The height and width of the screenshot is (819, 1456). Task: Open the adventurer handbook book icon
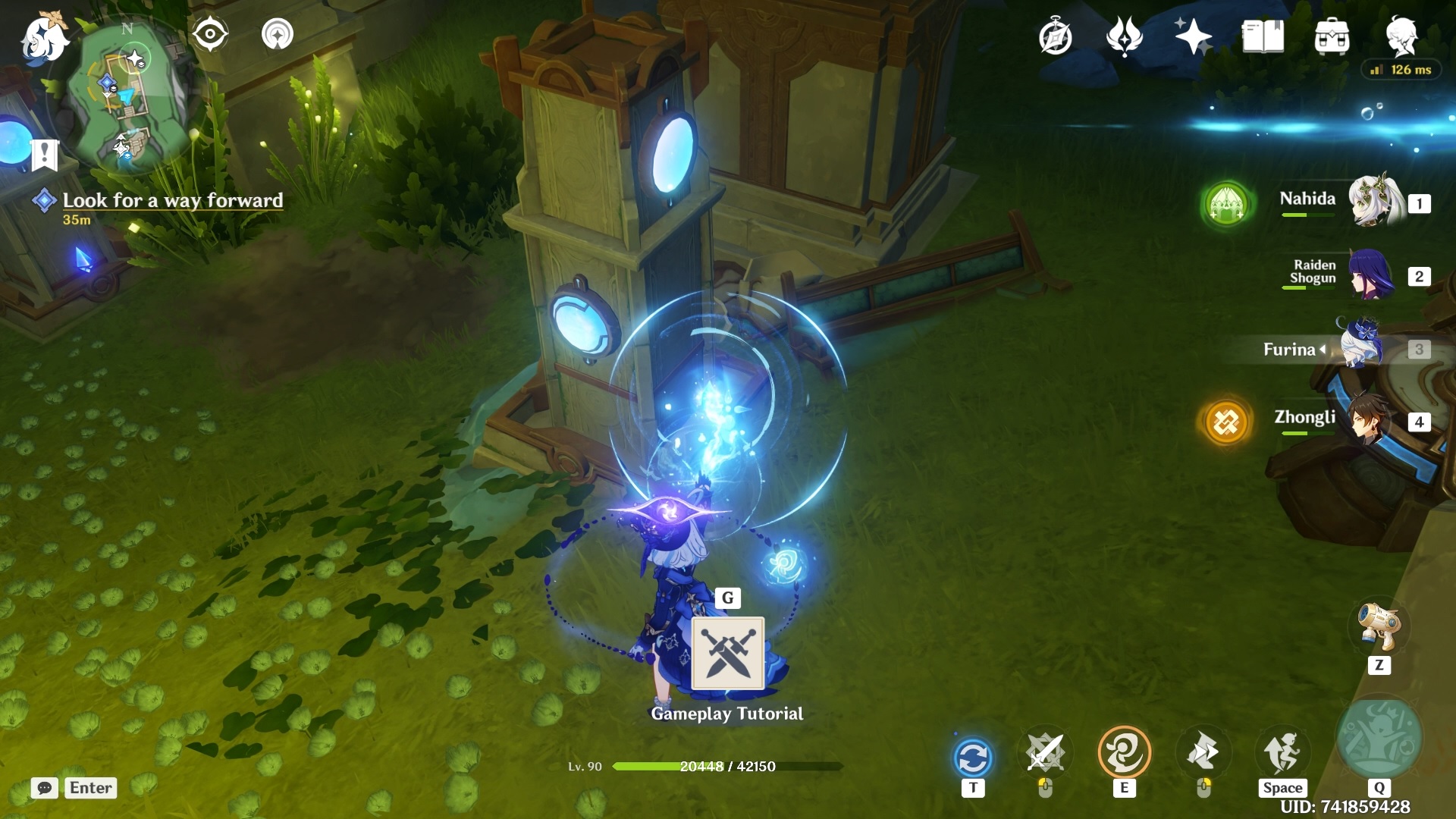1263,36
